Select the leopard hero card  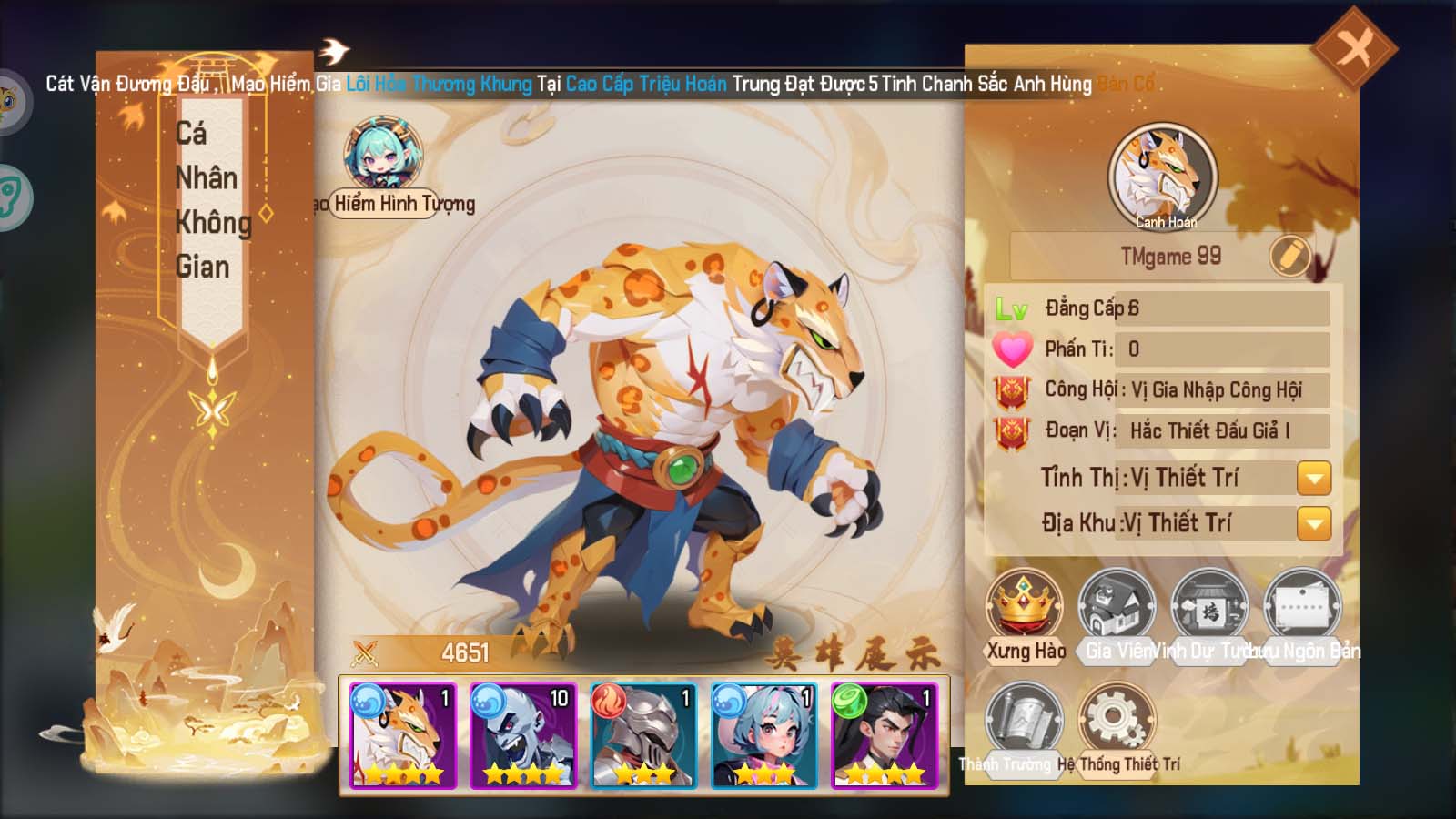(403, 735)
